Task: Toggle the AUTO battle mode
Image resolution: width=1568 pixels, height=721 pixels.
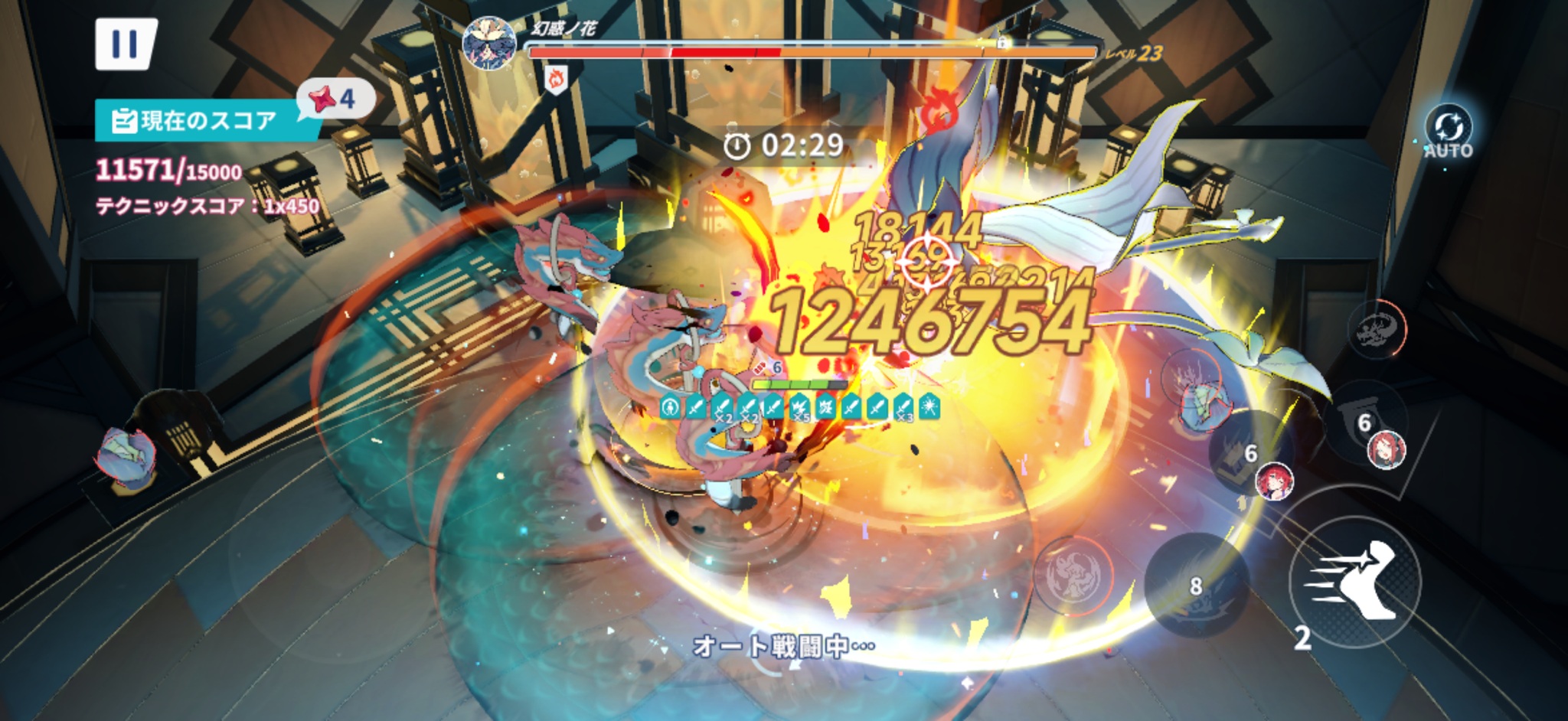Action: [x=1448, y=133]
